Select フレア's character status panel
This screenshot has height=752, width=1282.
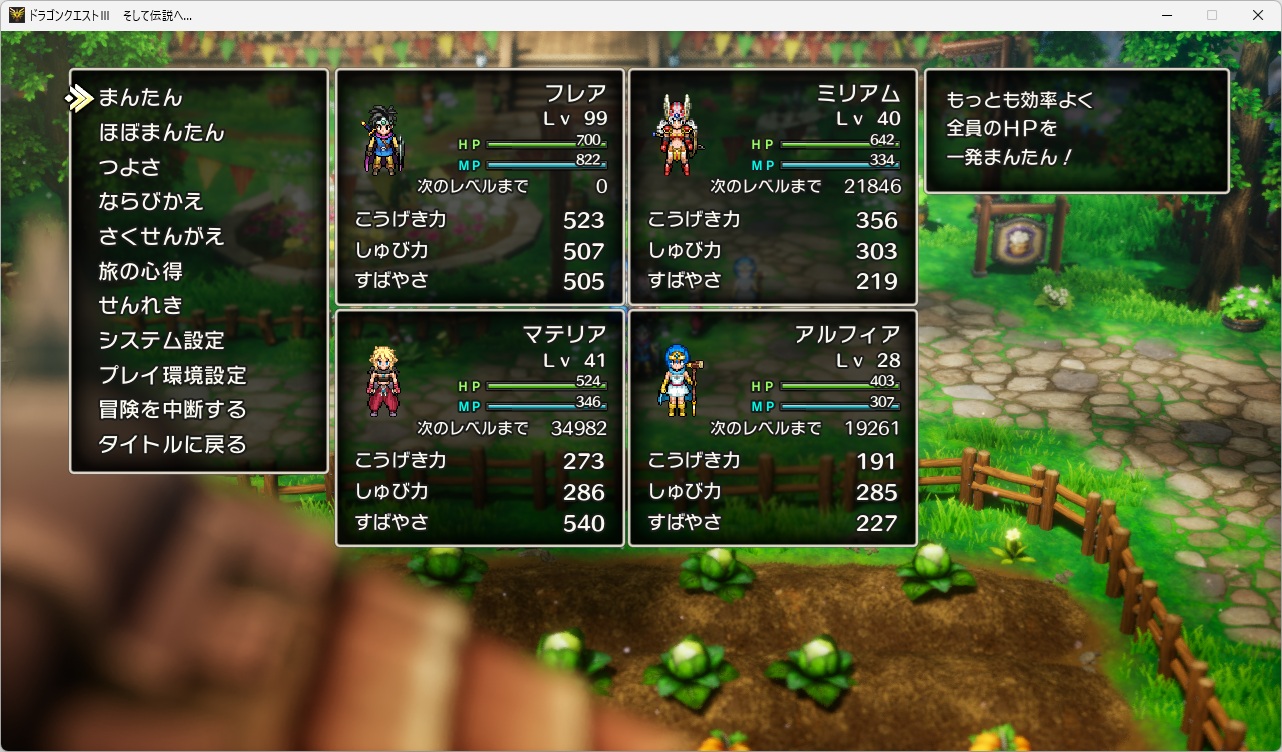pyautogui.click(x=480, y=187)
